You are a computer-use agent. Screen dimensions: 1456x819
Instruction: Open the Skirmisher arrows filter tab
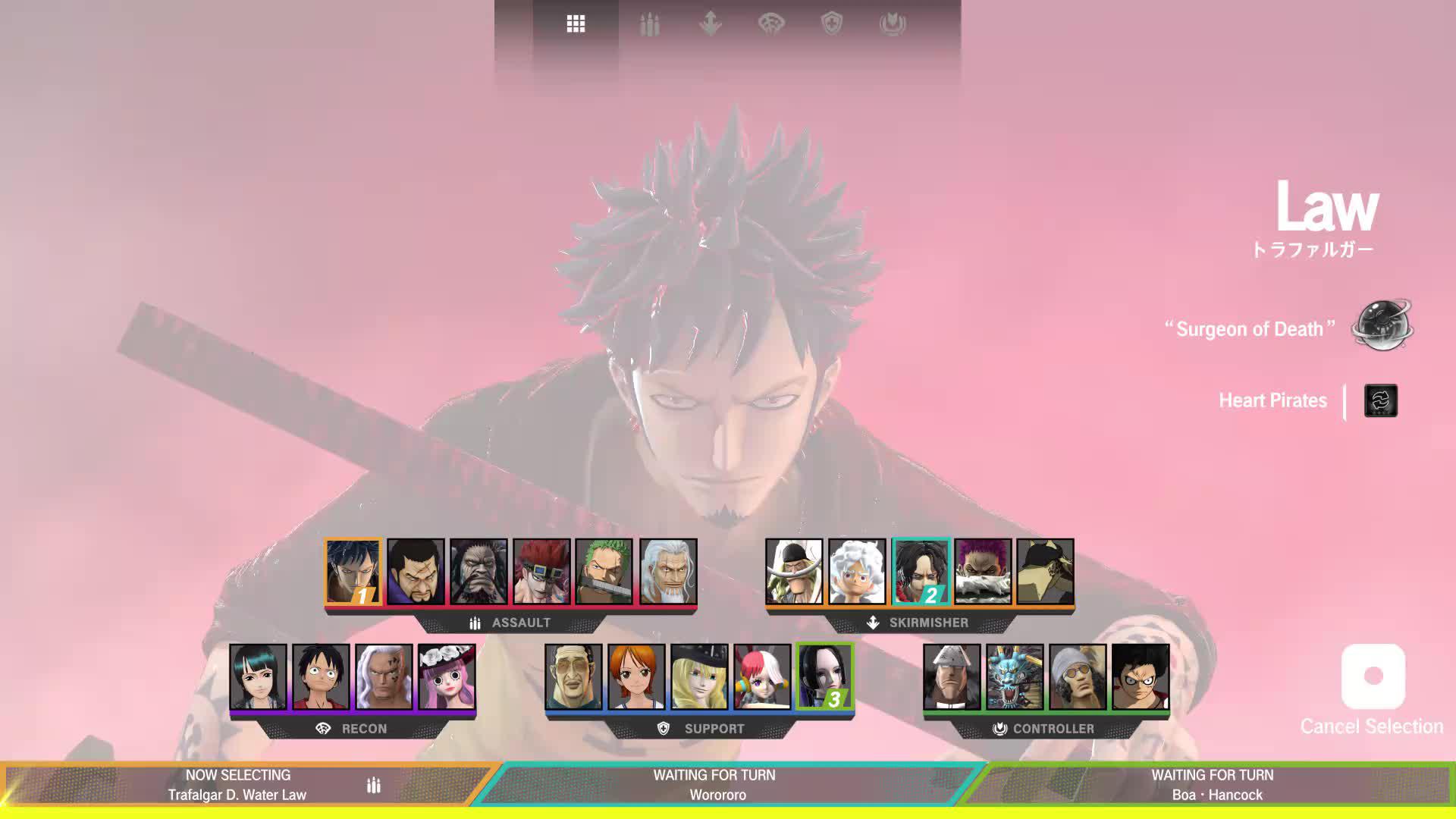710,24
